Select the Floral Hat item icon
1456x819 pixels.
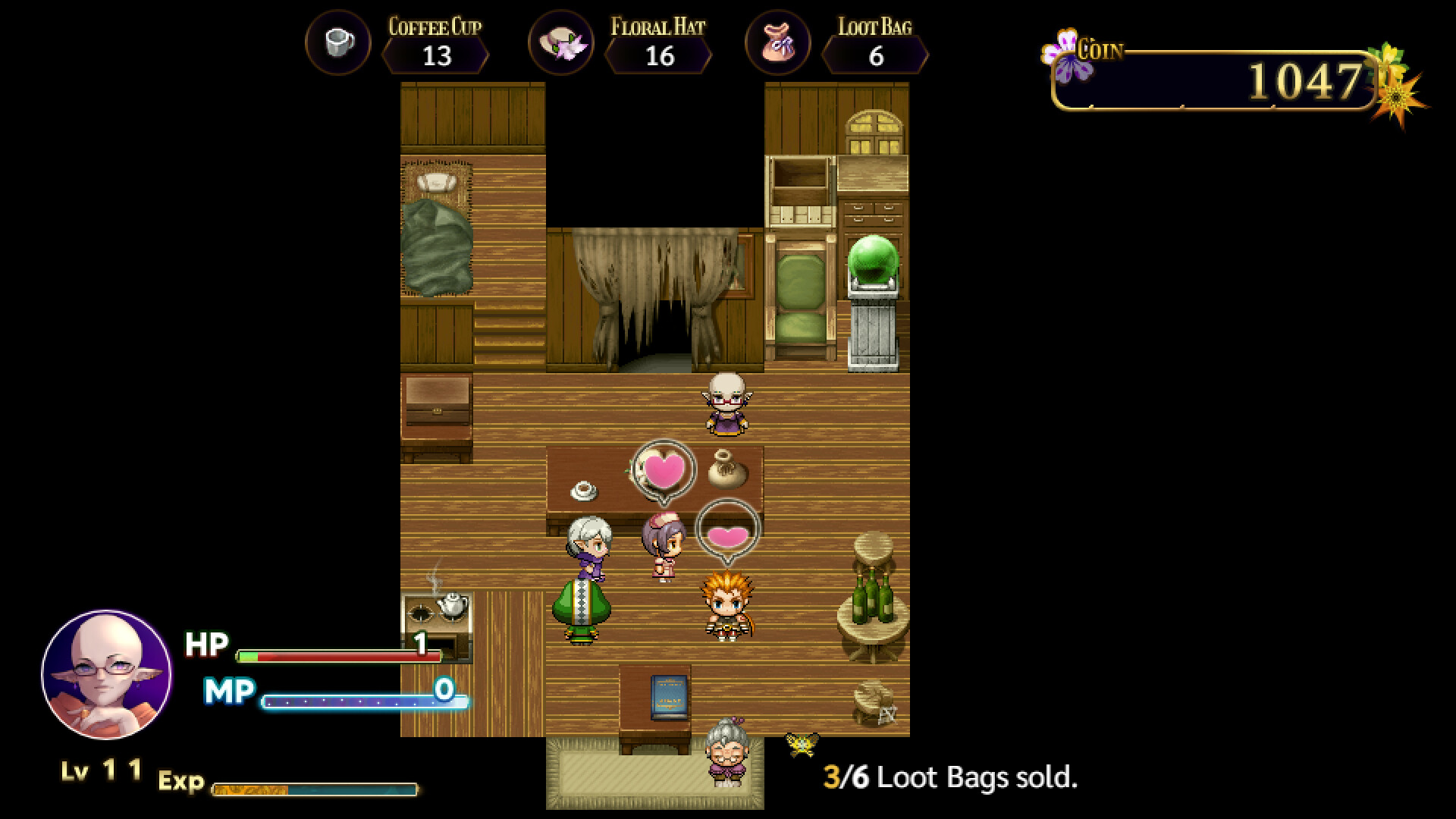coord(561,43)
